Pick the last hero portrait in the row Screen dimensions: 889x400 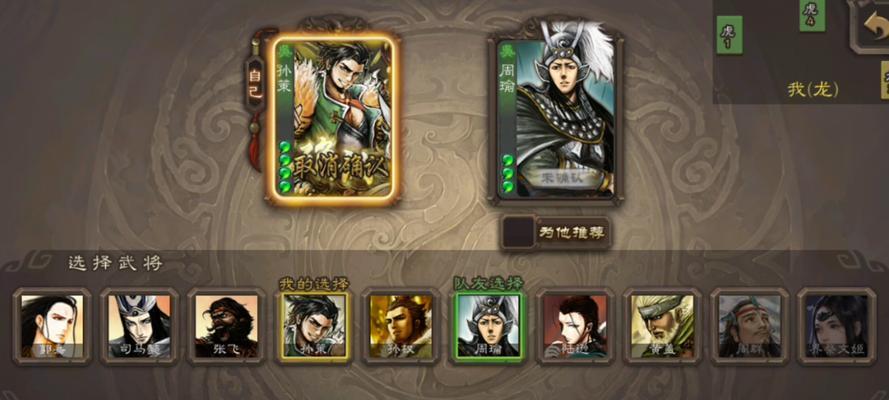834,326
